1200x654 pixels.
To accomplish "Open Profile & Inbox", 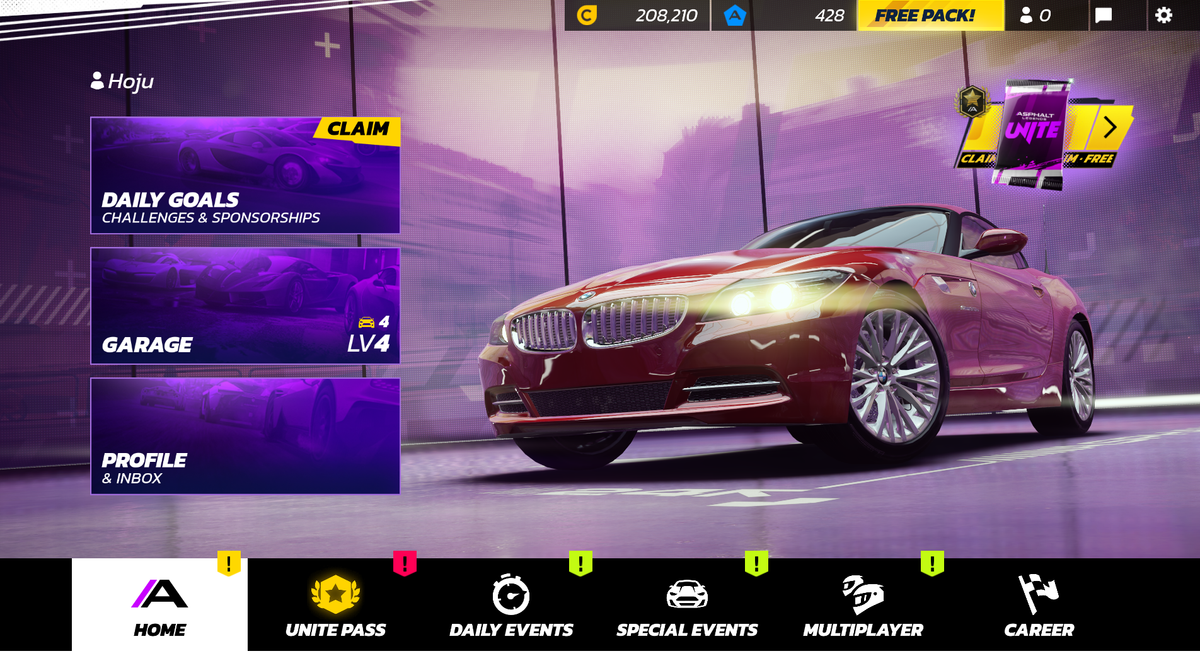I will coord(245,436).
